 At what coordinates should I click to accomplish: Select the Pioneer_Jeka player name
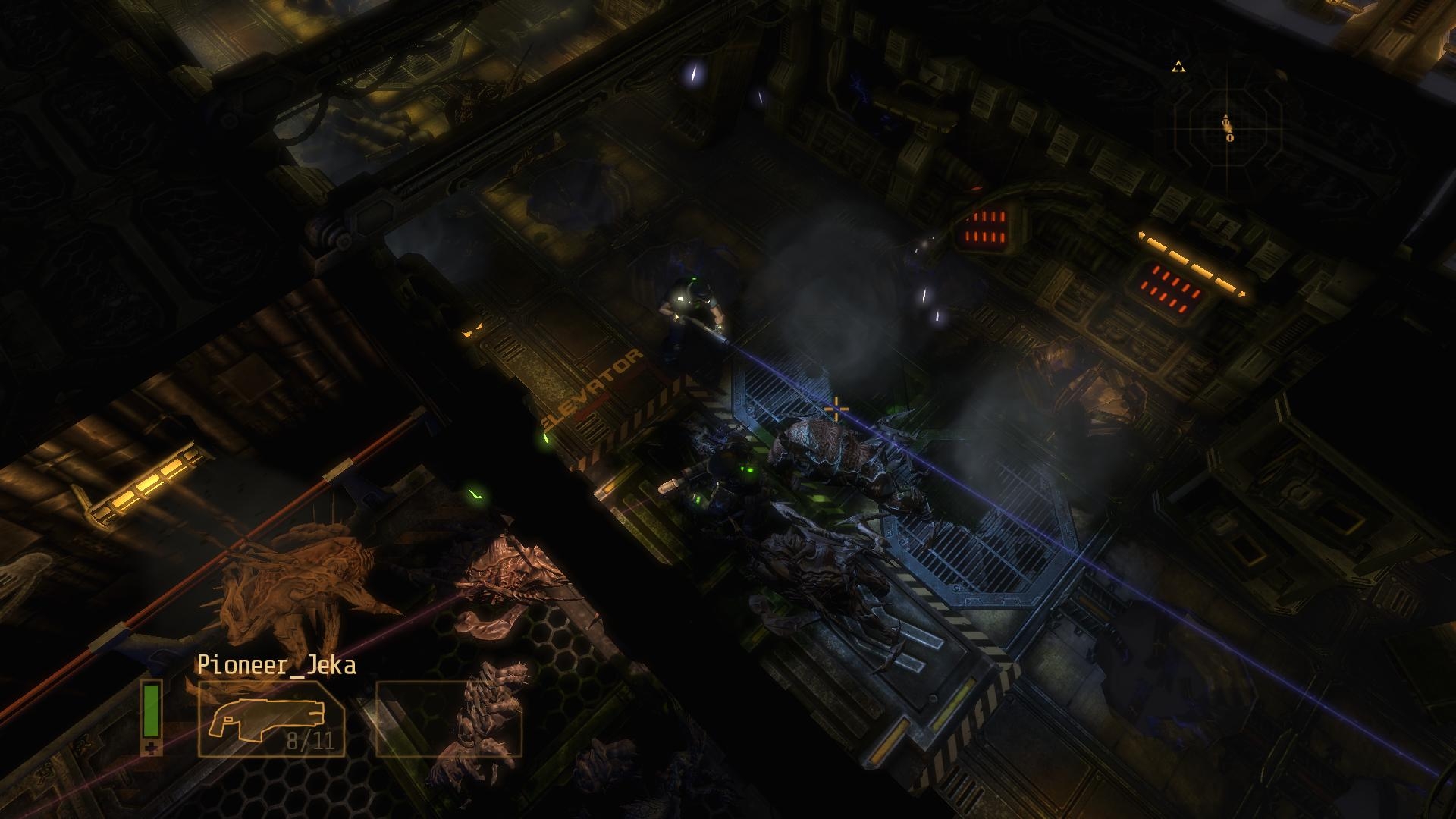pos(276,665)
